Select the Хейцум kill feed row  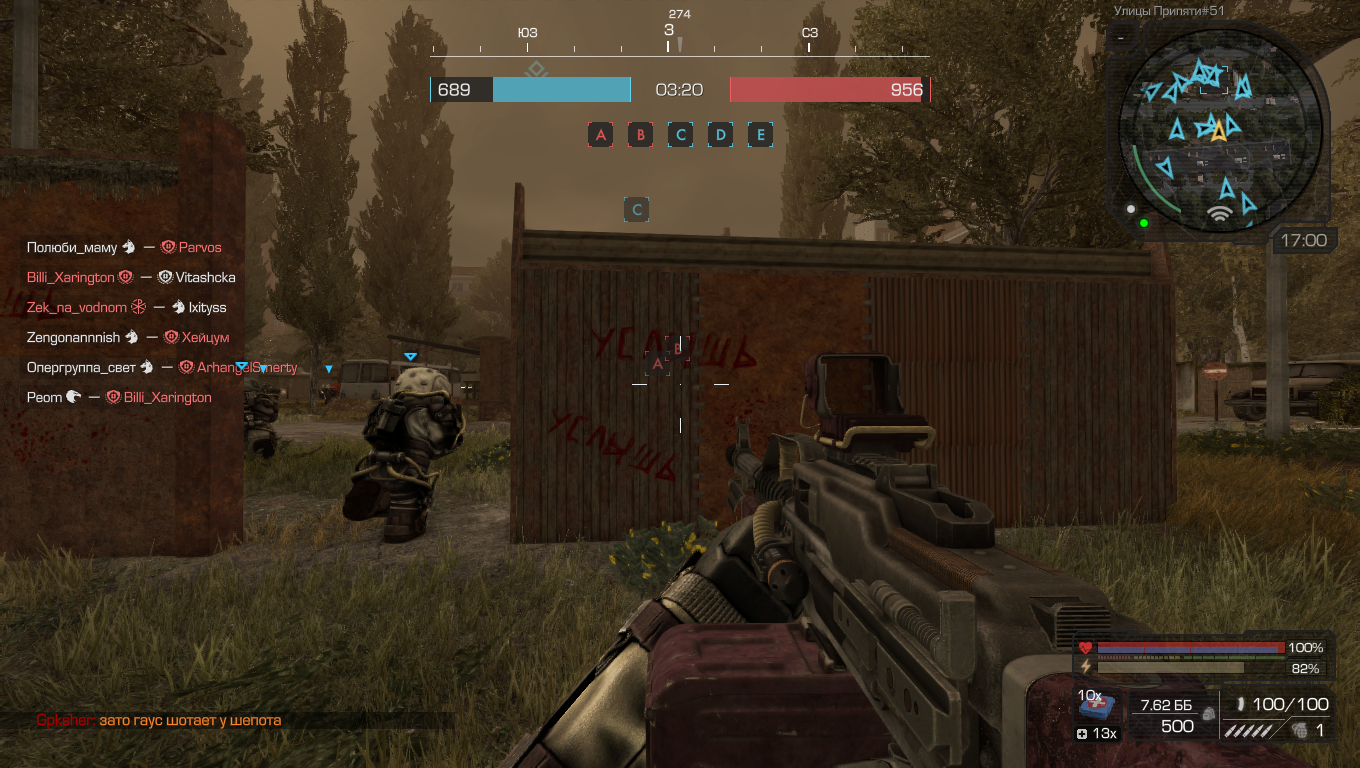click(x=128, y=338)
